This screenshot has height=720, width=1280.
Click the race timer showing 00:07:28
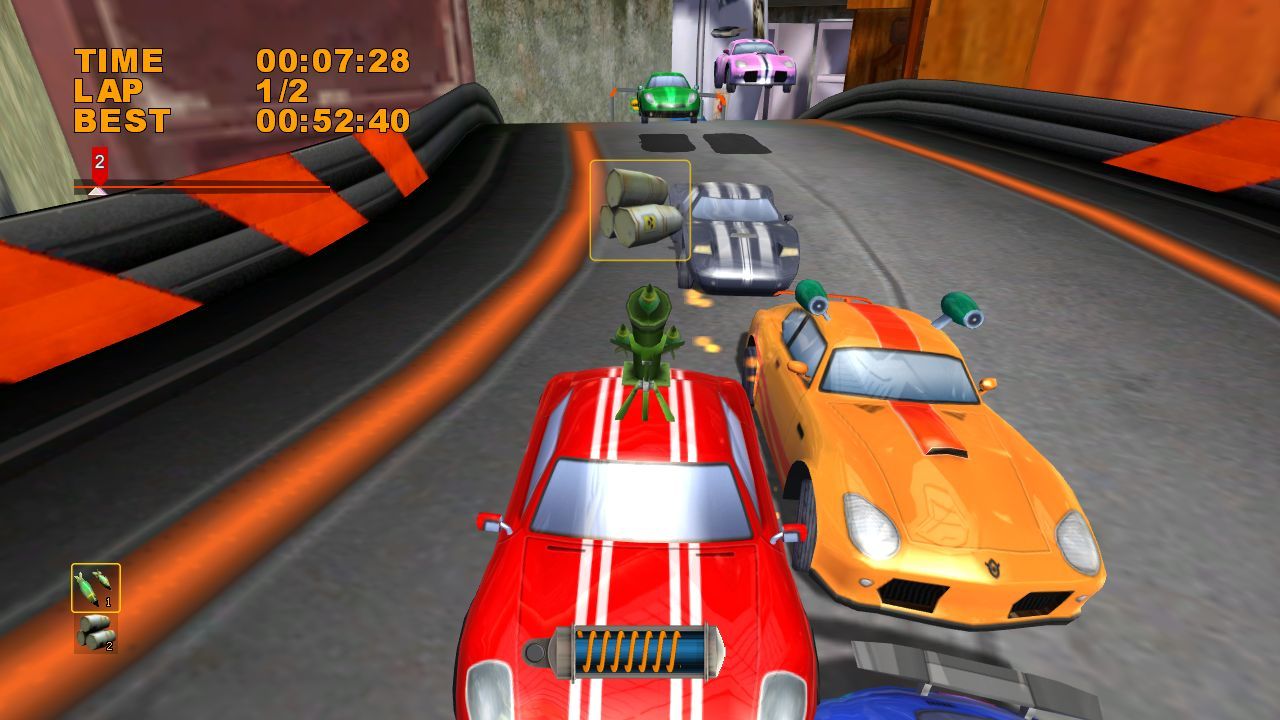(x=333, y=61)
